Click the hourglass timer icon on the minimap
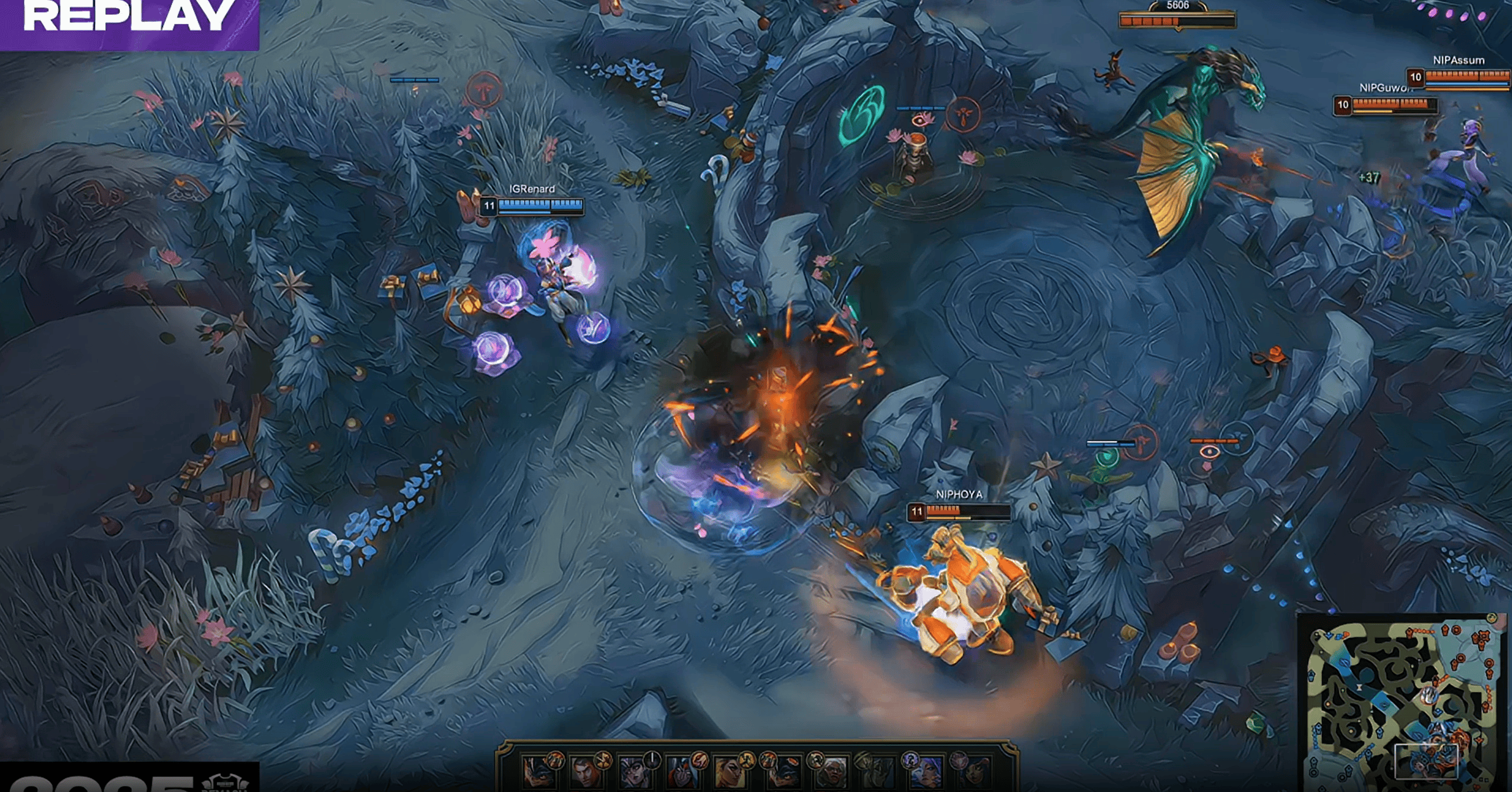Image resolution: width=1512 pixels, height=792 pixels. click(x=1360, y=687)
